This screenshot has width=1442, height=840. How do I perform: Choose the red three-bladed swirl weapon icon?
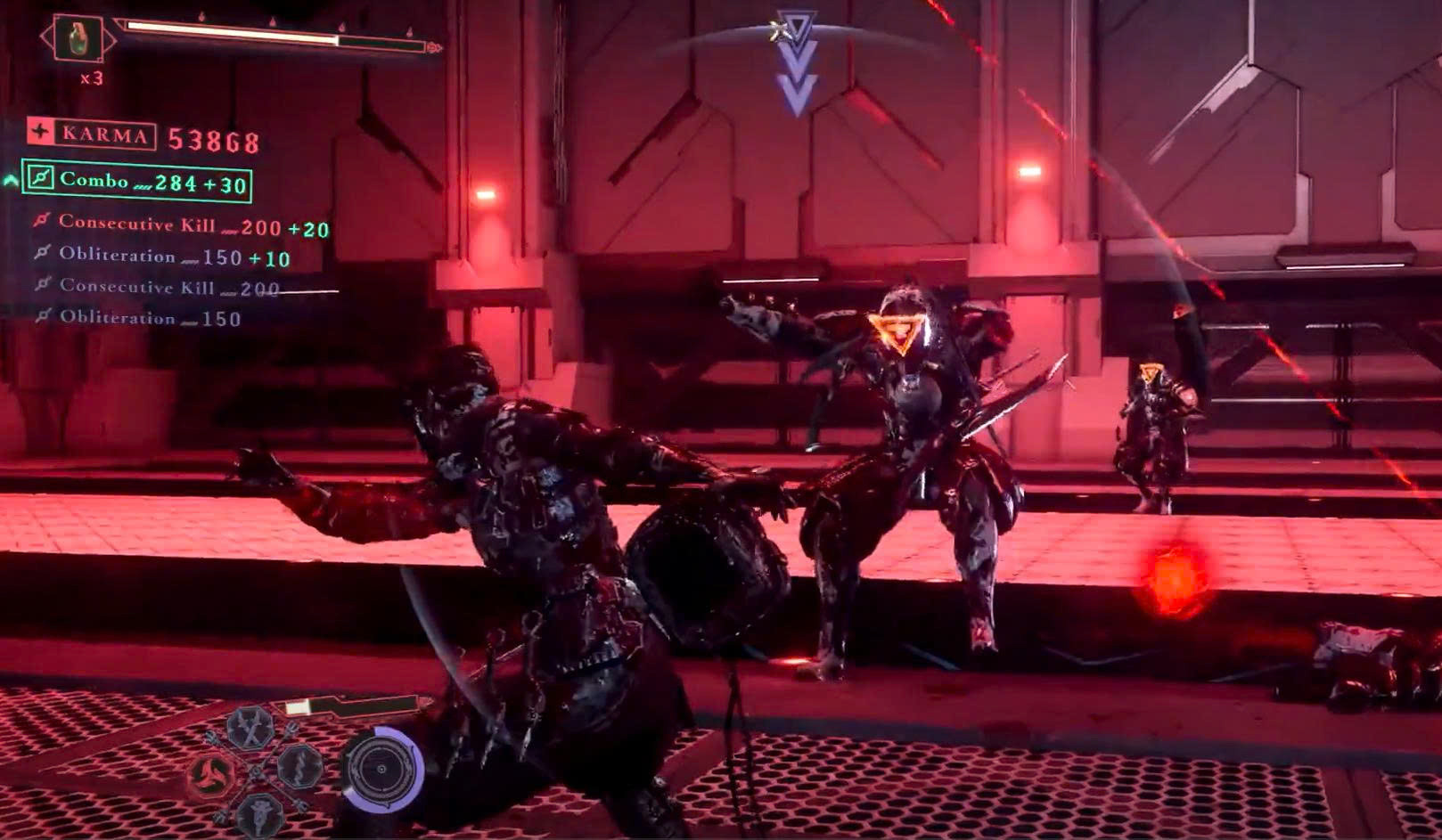[x=212, y=776]
